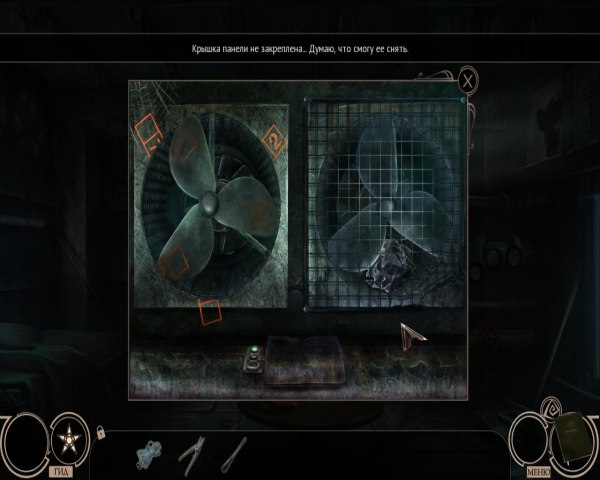Close the fan panel close-up
The width and height of the screenshot is (600, 480).
click(467, 80)
